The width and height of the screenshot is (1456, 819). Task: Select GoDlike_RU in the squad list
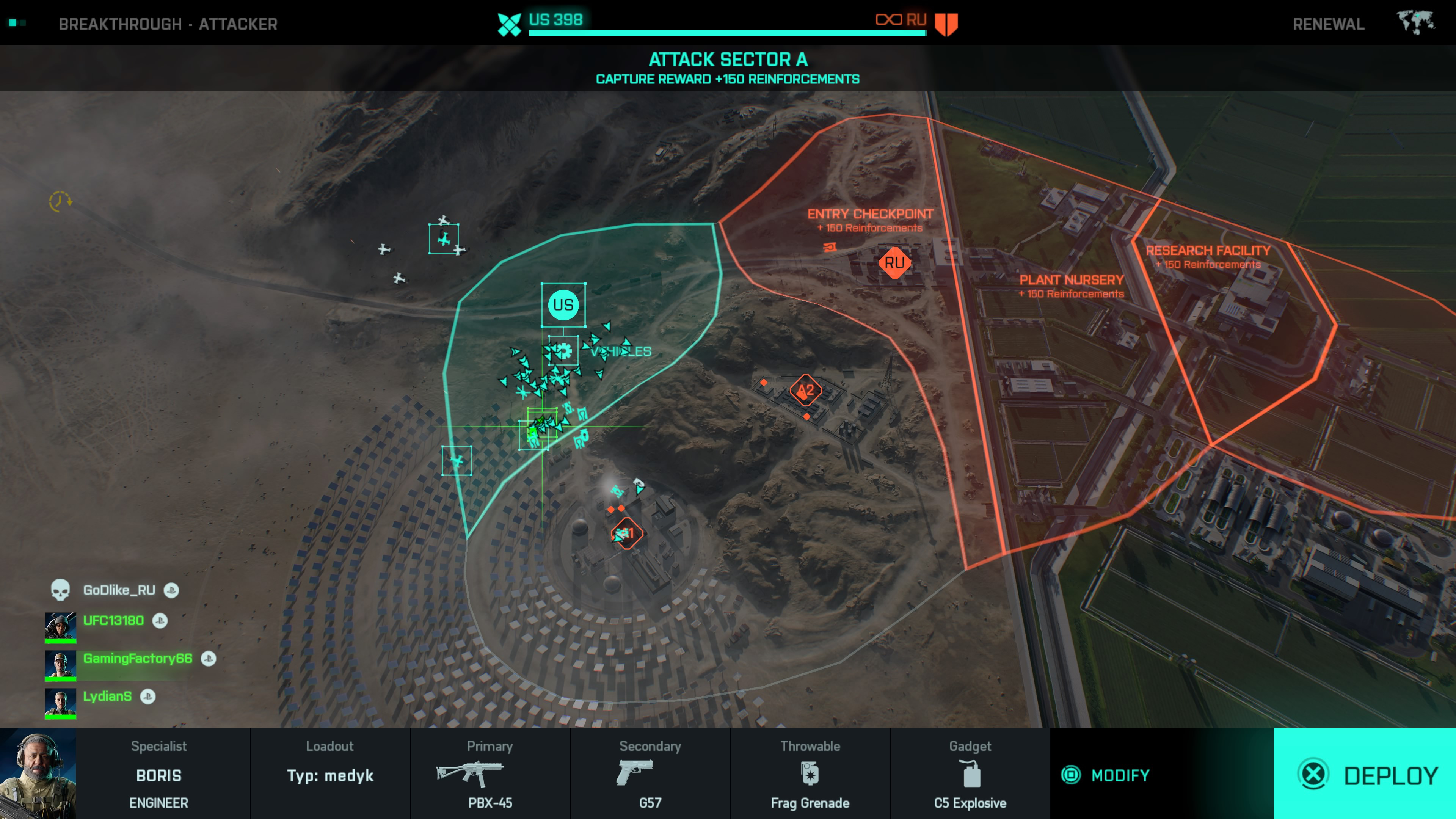coord(119,590)
